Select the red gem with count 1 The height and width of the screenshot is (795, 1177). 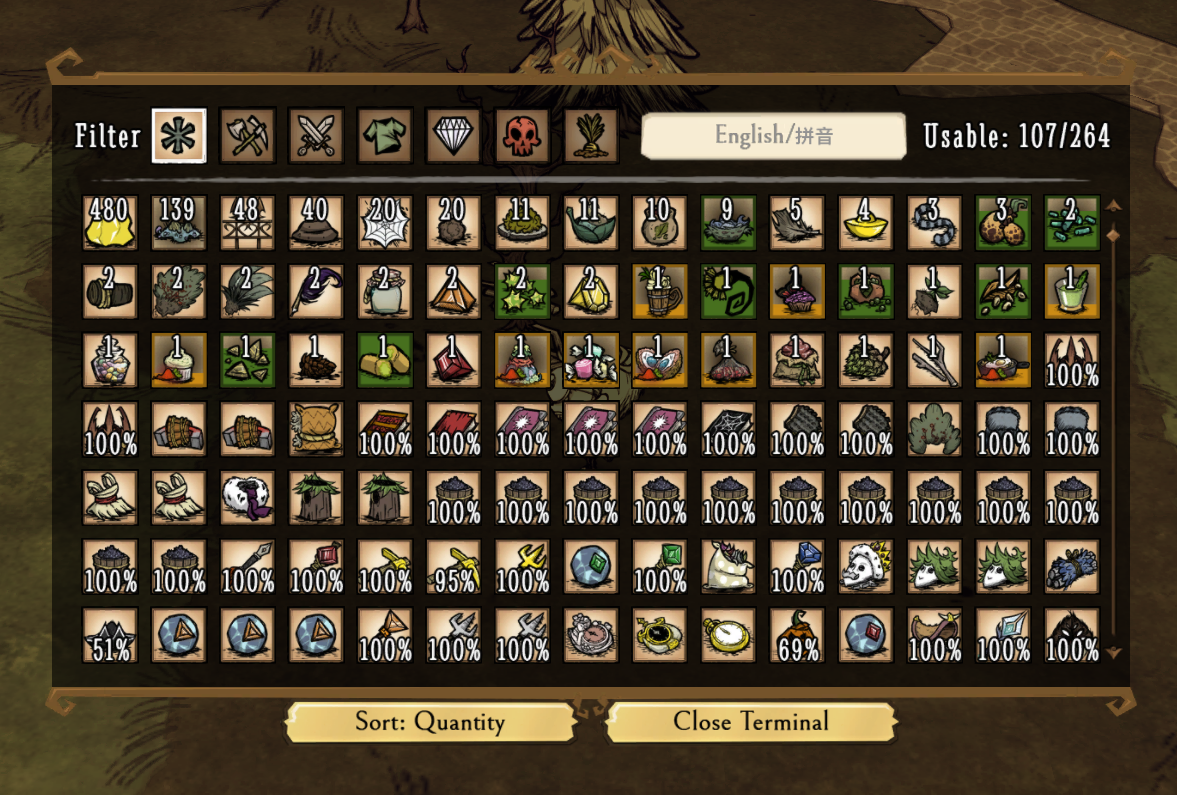click(454, 360)
